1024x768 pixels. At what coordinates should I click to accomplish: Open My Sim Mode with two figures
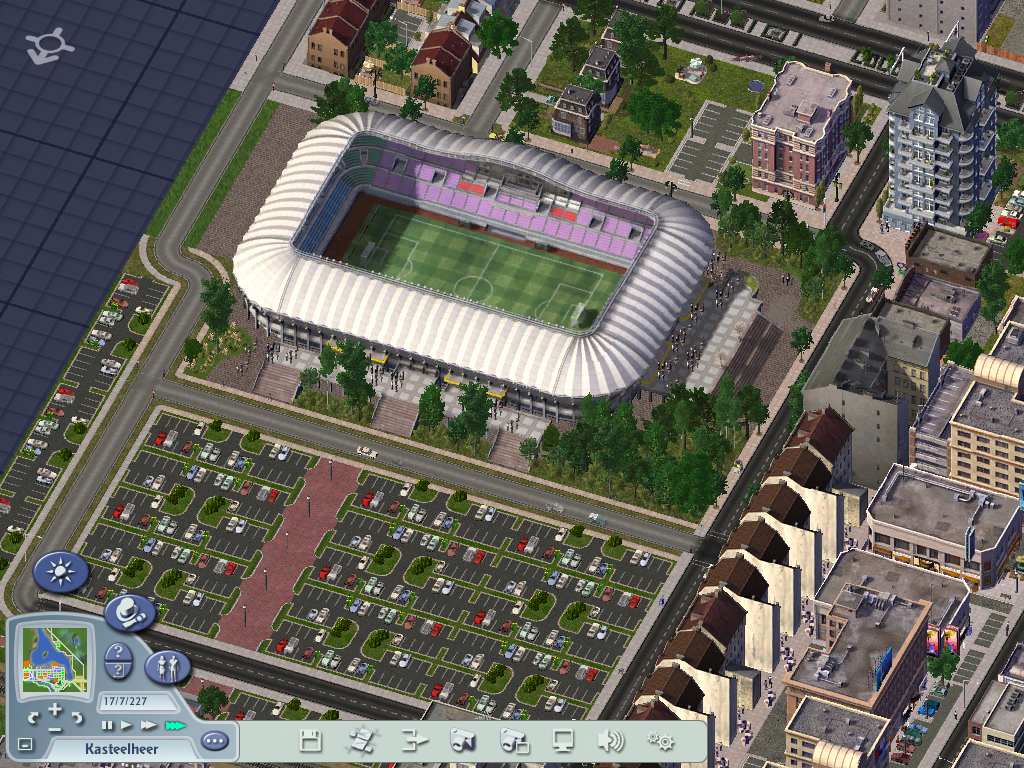pyautogui.click(x=167, y=666)
